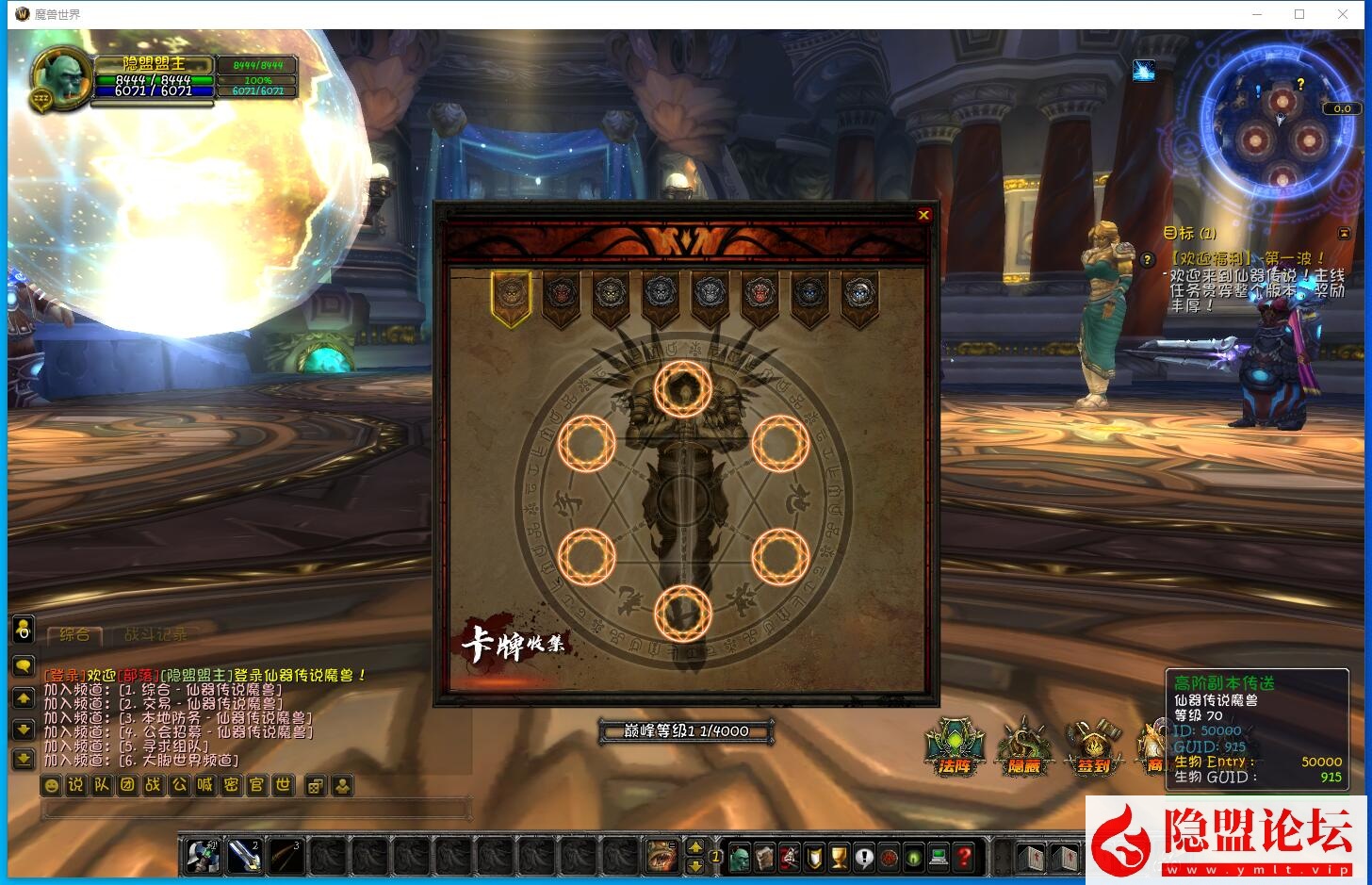Select the 世 world channel button
The width and height of the screenshot is (1372, 885).
click(x=283, y=785)
